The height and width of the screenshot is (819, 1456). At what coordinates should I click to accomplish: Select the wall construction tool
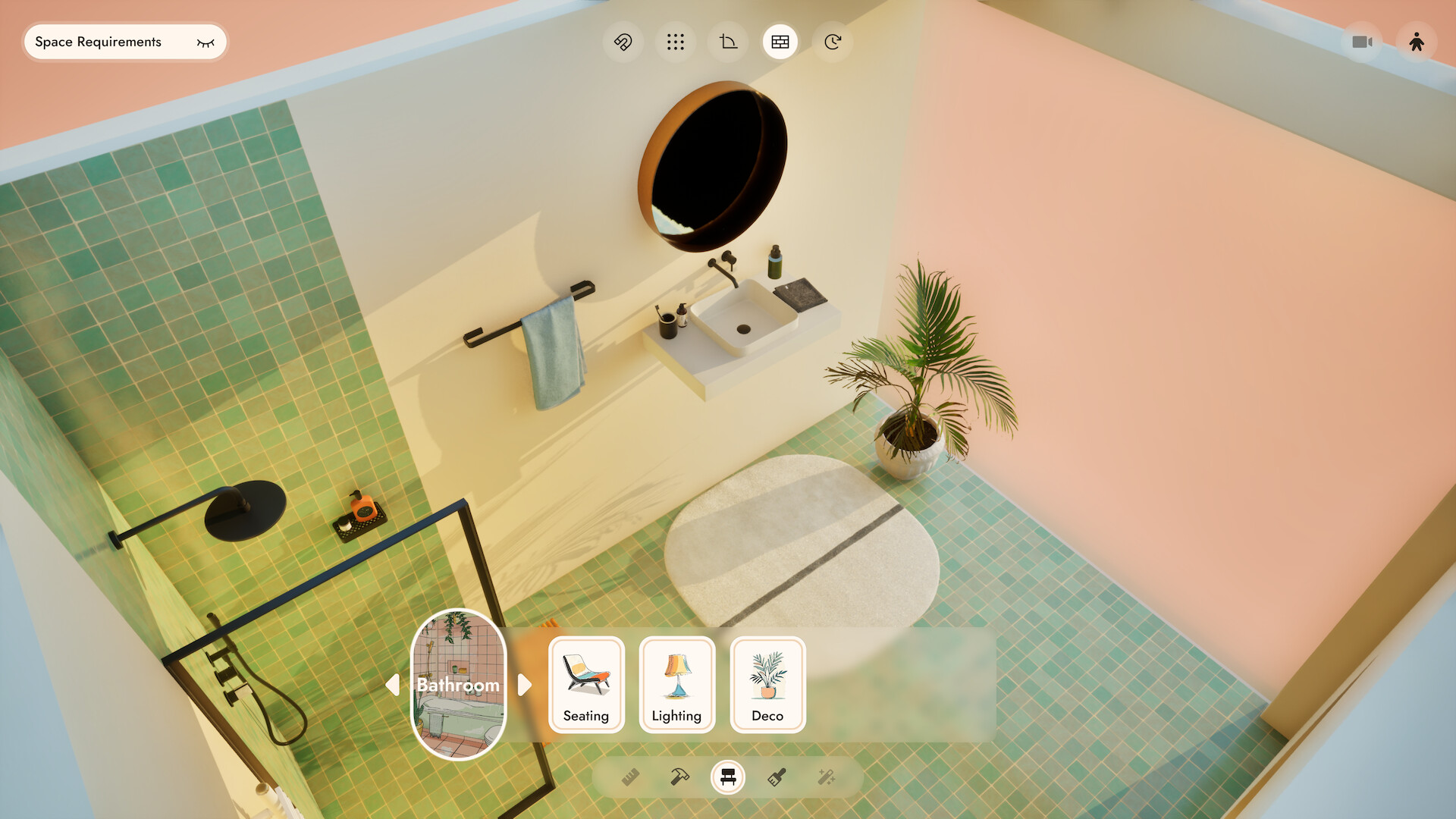click(x=780, y=42)
